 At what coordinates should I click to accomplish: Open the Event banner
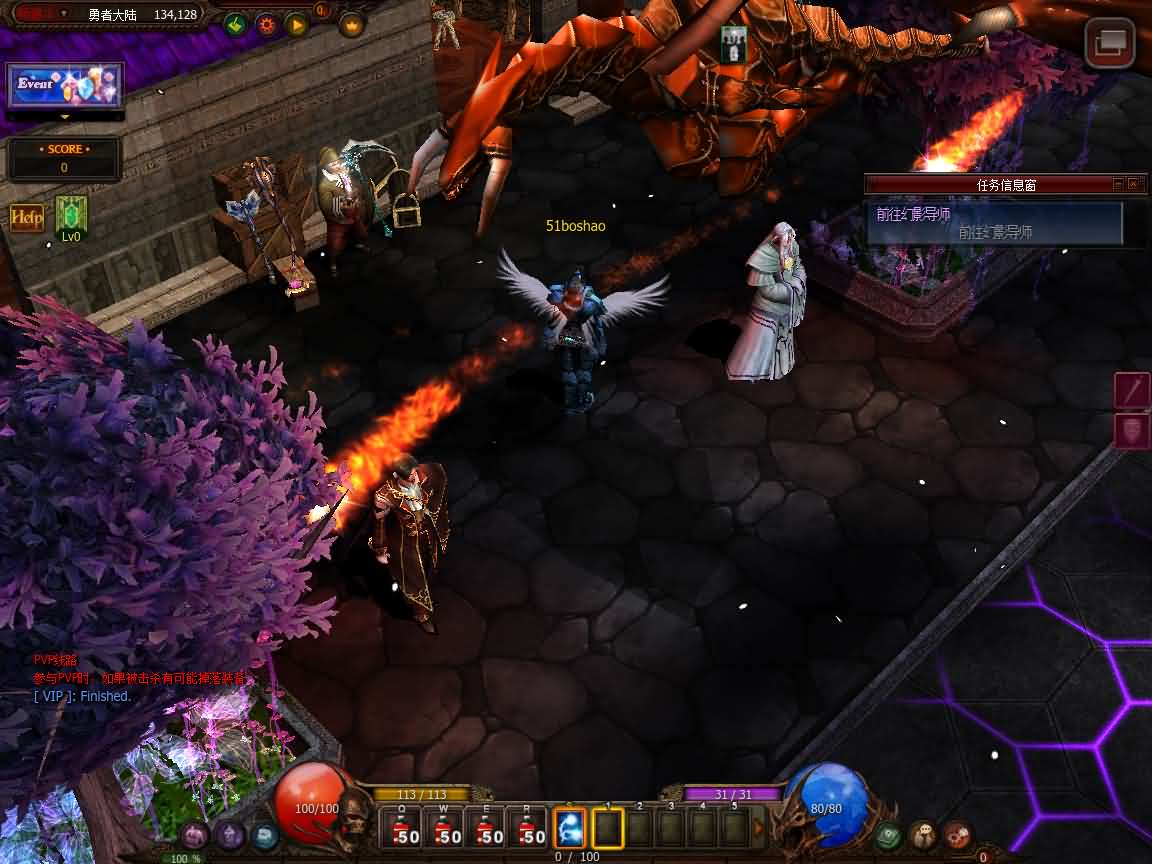[x=65, y=86]
